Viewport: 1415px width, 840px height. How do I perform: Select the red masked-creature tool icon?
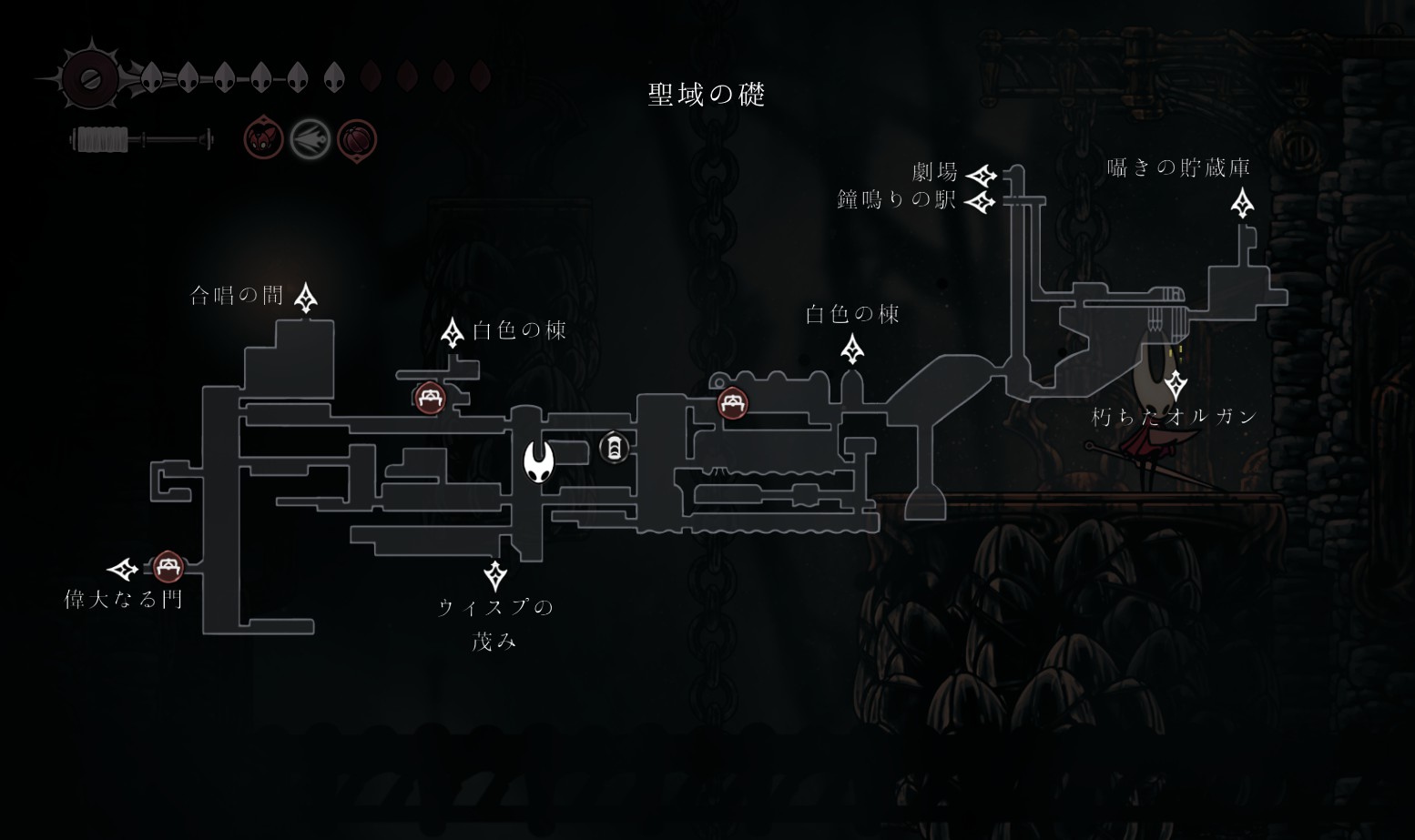point(264,139)
